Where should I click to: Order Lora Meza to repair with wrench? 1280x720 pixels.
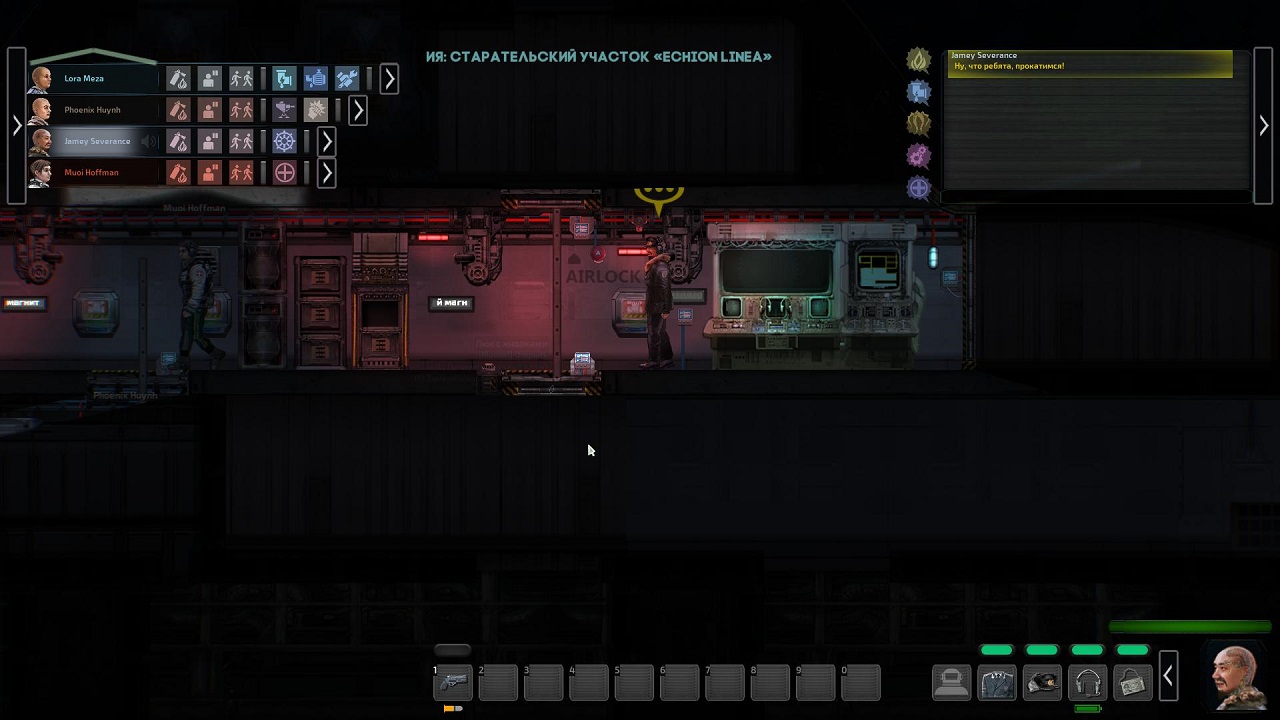point(347,78)
